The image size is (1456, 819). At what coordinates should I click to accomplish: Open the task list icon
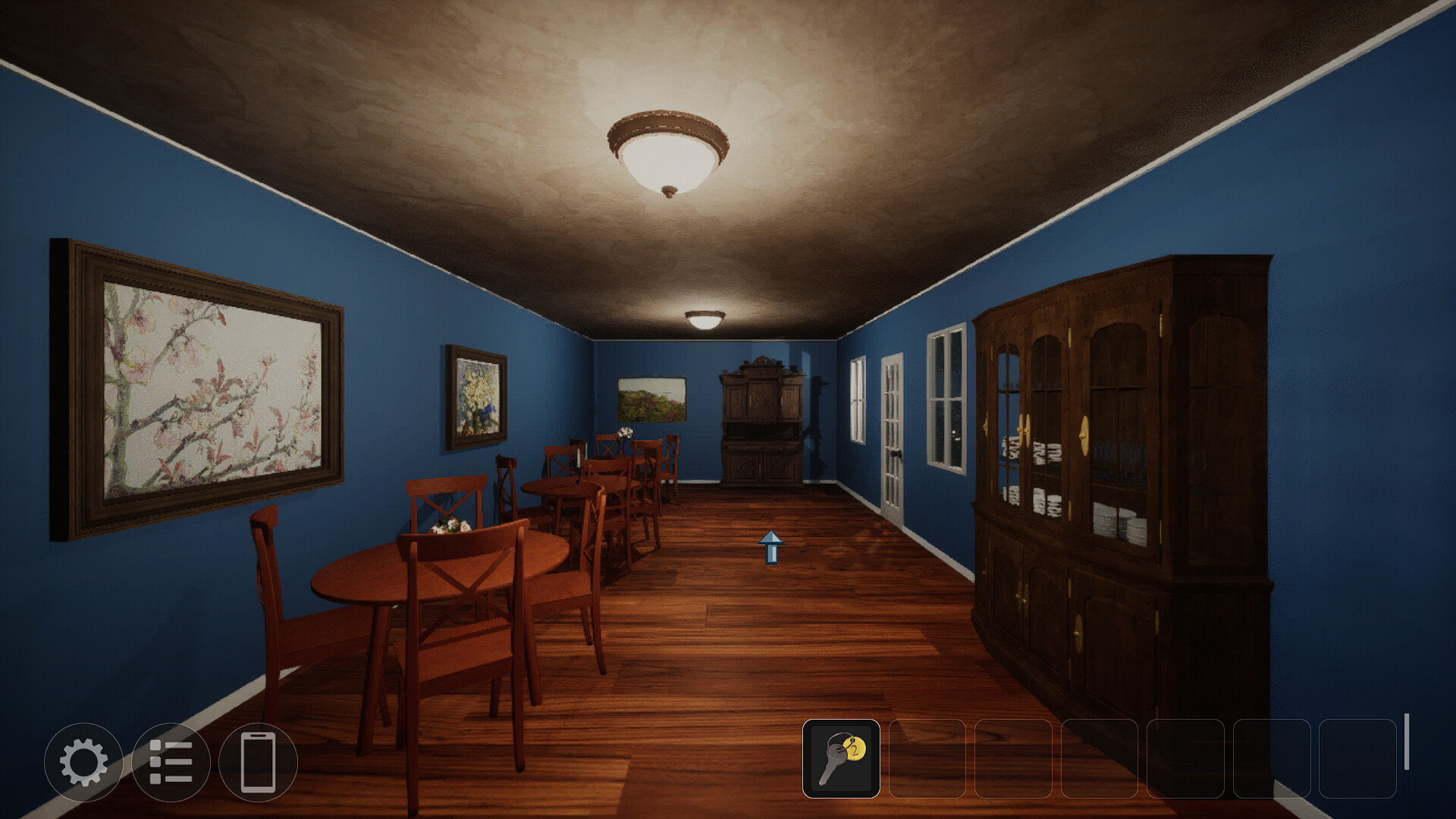(x=174, y=764)
